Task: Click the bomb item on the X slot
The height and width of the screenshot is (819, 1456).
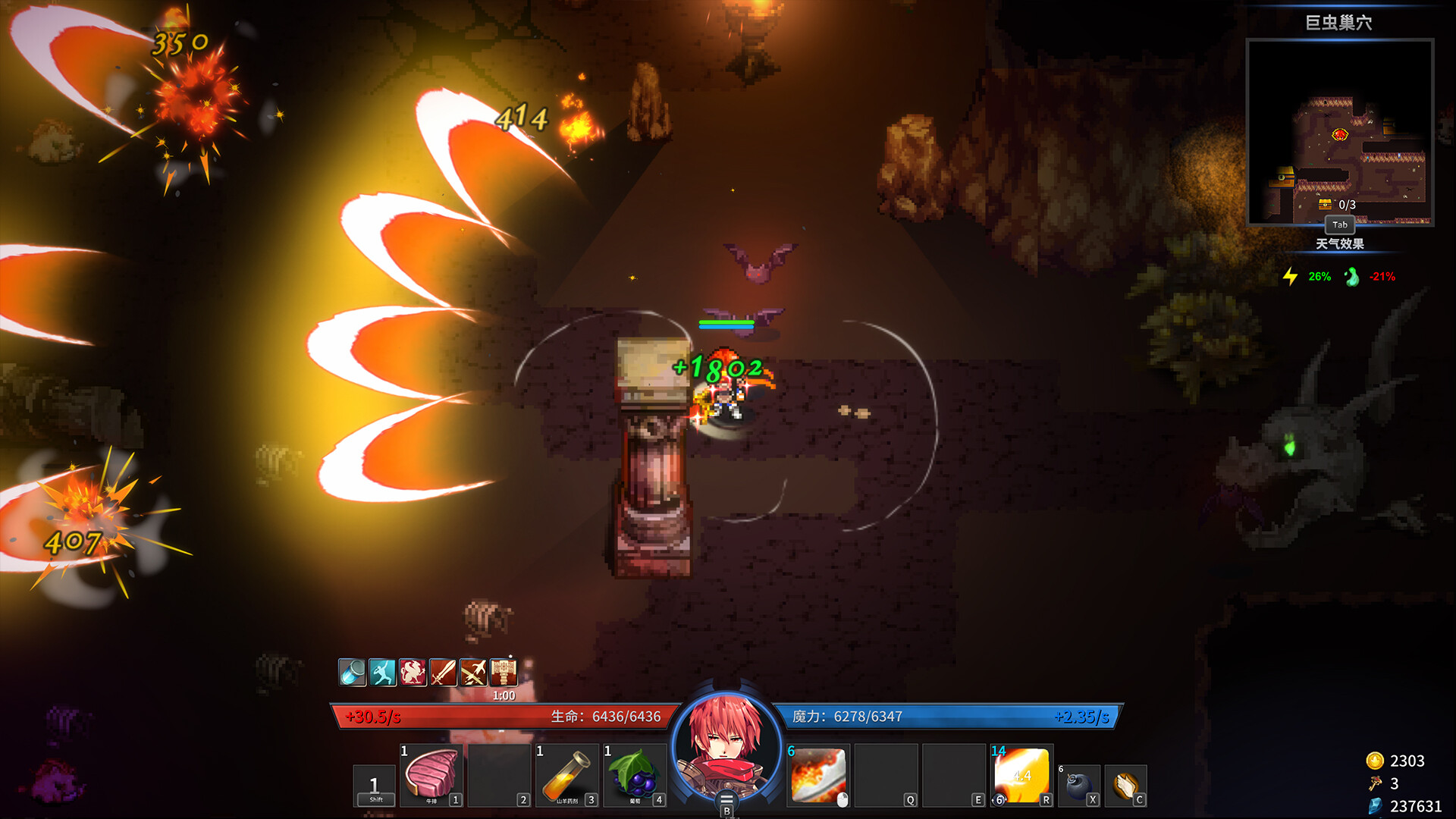Action: pyautogui.click(x=1080, y=781)
